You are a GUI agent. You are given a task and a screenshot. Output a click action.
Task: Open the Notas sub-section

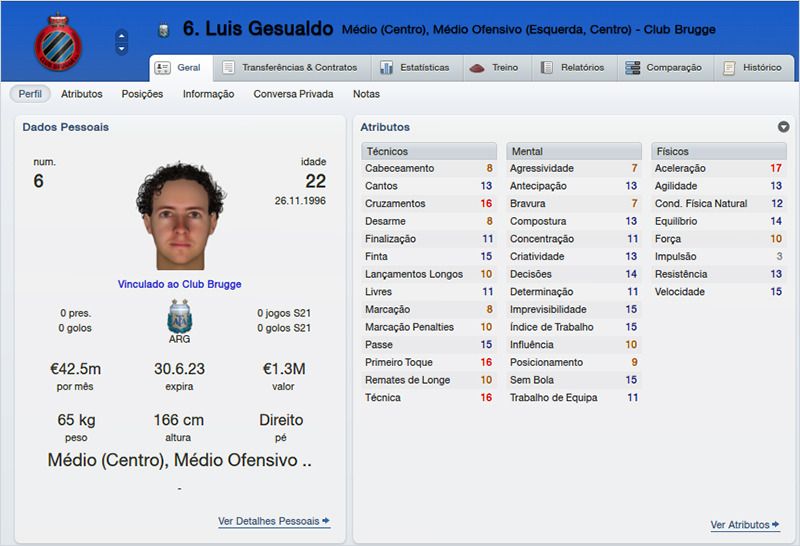366,94
